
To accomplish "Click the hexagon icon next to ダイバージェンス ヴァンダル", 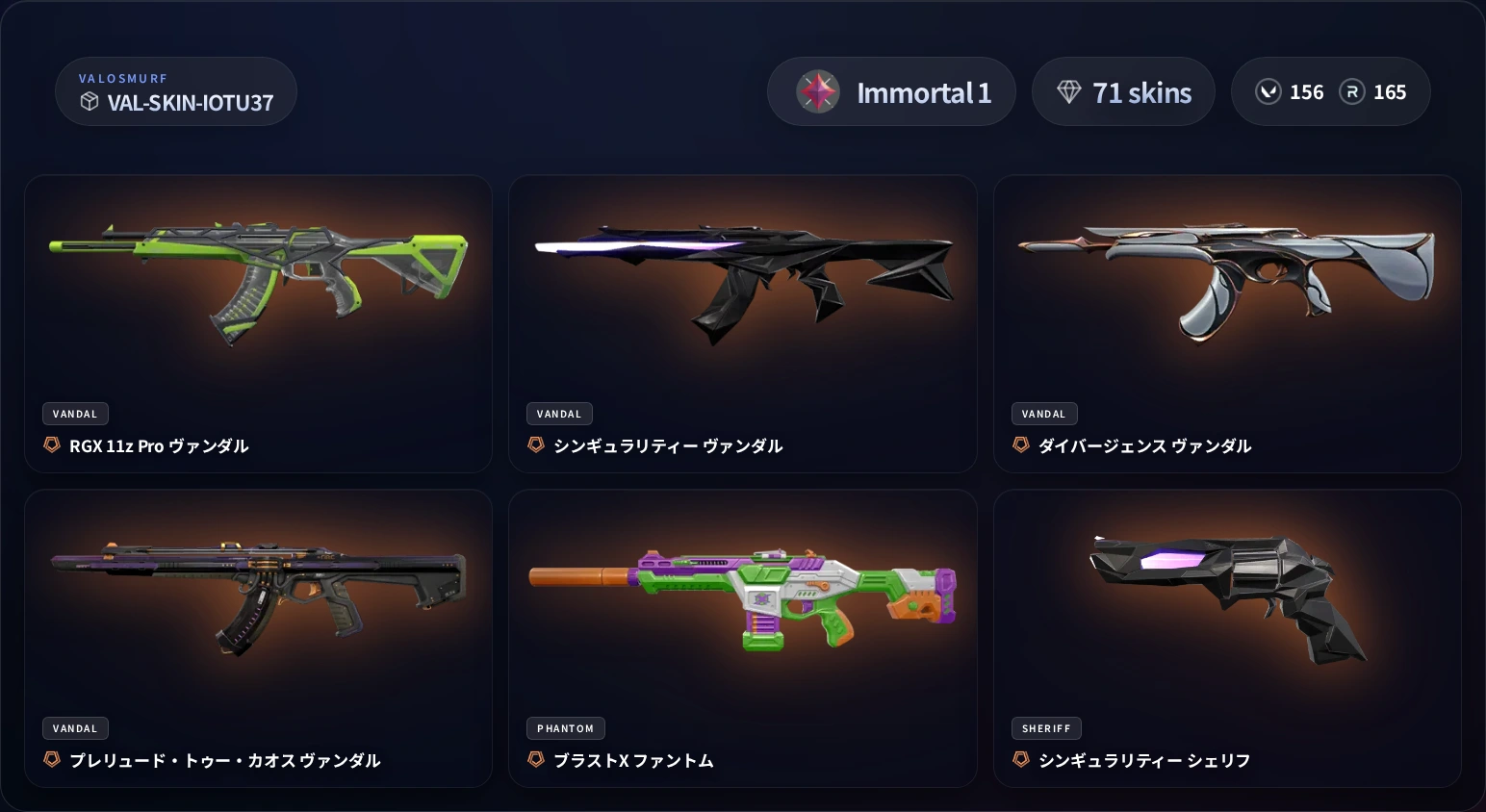I will pyautogui.click(x=1021, y=444).
